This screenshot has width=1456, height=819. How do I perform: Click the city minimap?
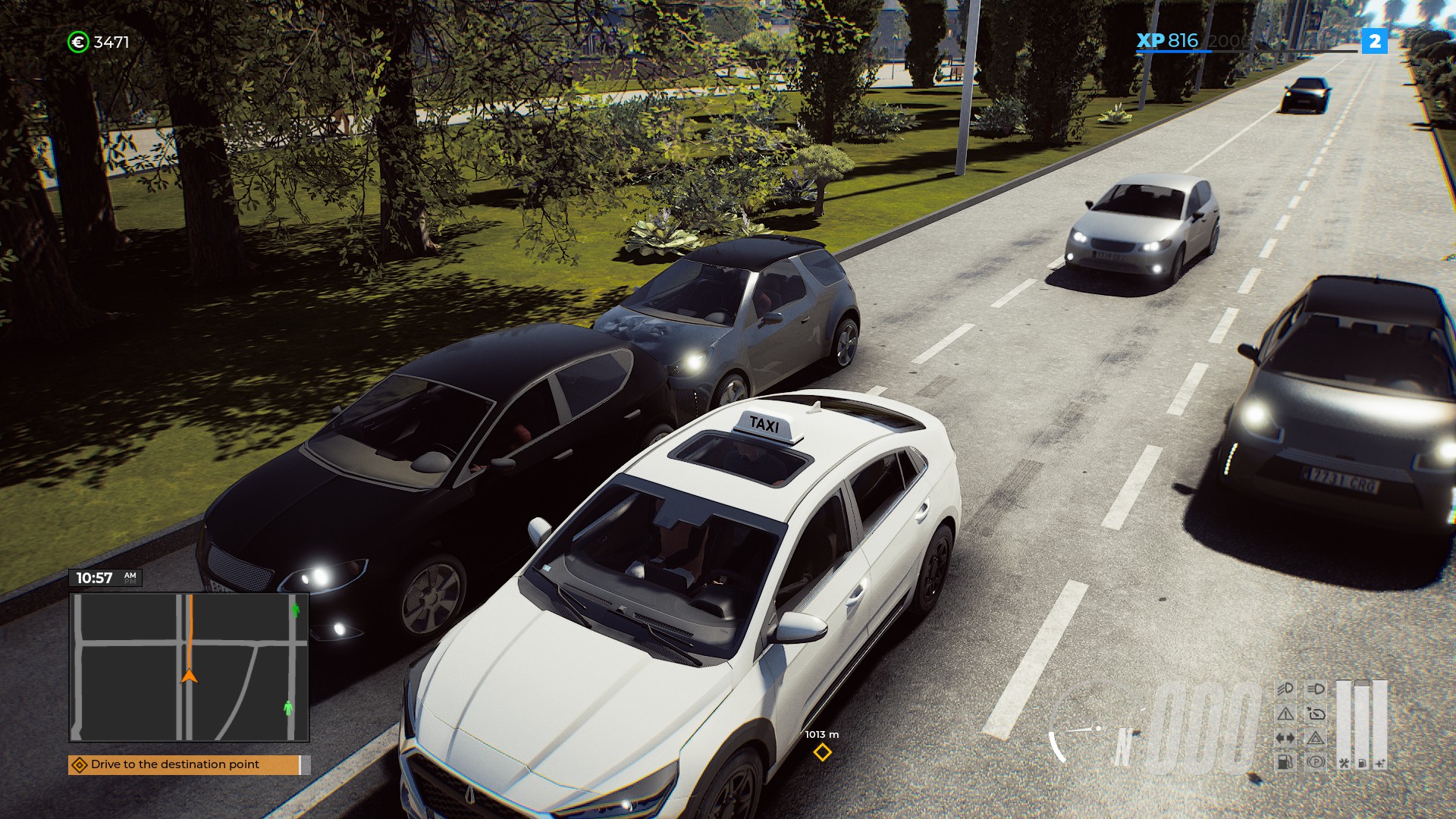pyautogui.click(x=189, y=667)
